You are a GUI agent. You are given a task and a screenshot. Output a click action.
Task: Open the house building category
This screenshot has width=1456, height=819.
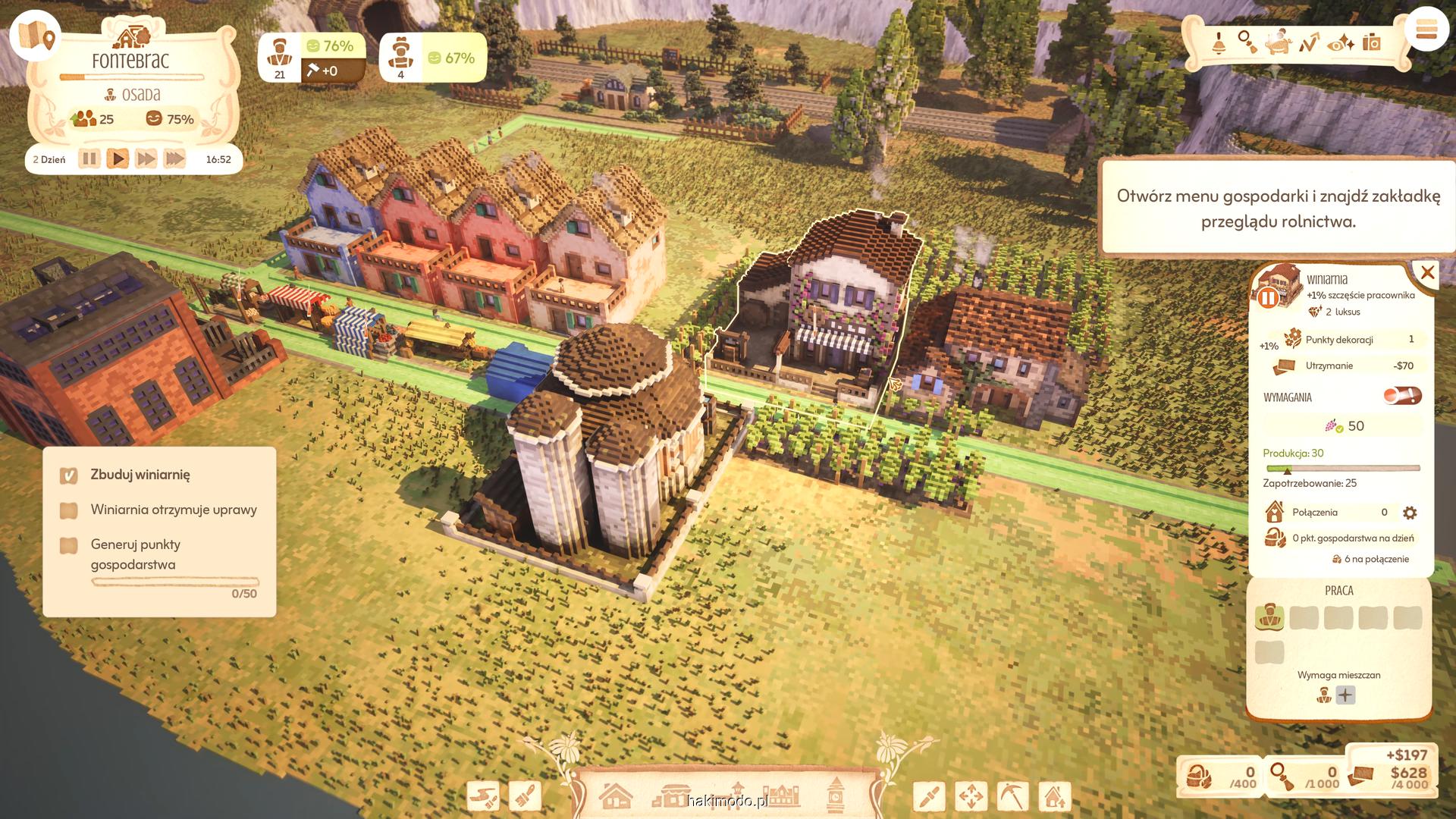pos(615,796)
